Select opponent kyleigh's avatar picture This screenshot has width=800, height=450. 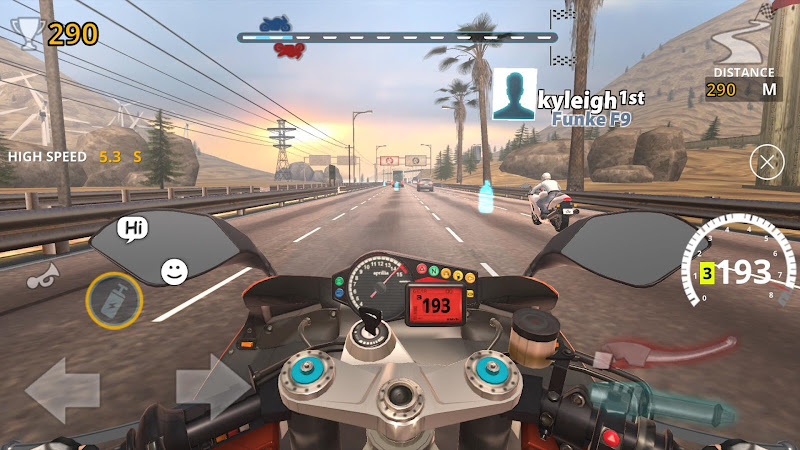514,97
